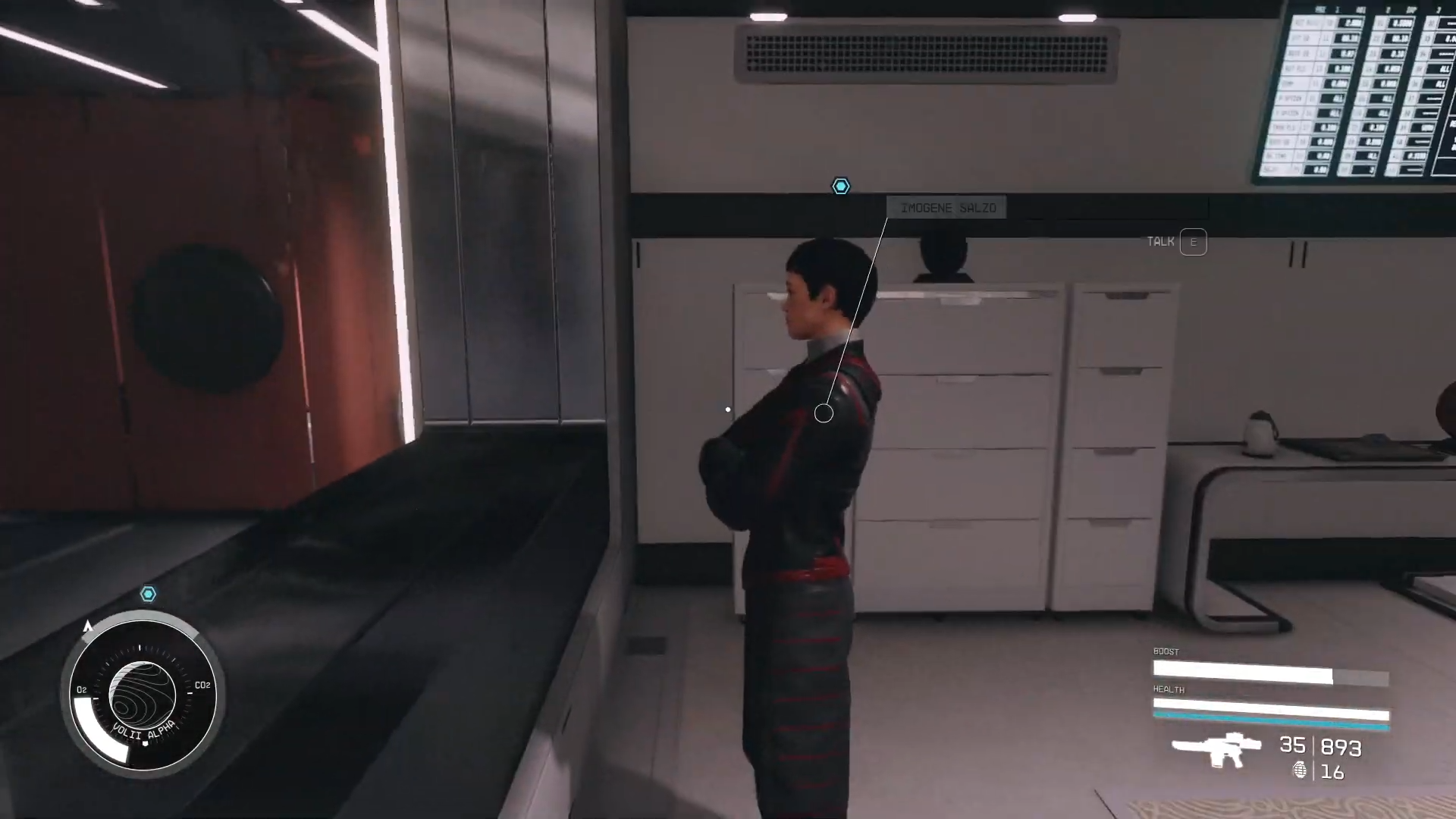Click the O2 indicator on the environment dial
This screenshot has height=819, width=1456.
click(80, 690)
